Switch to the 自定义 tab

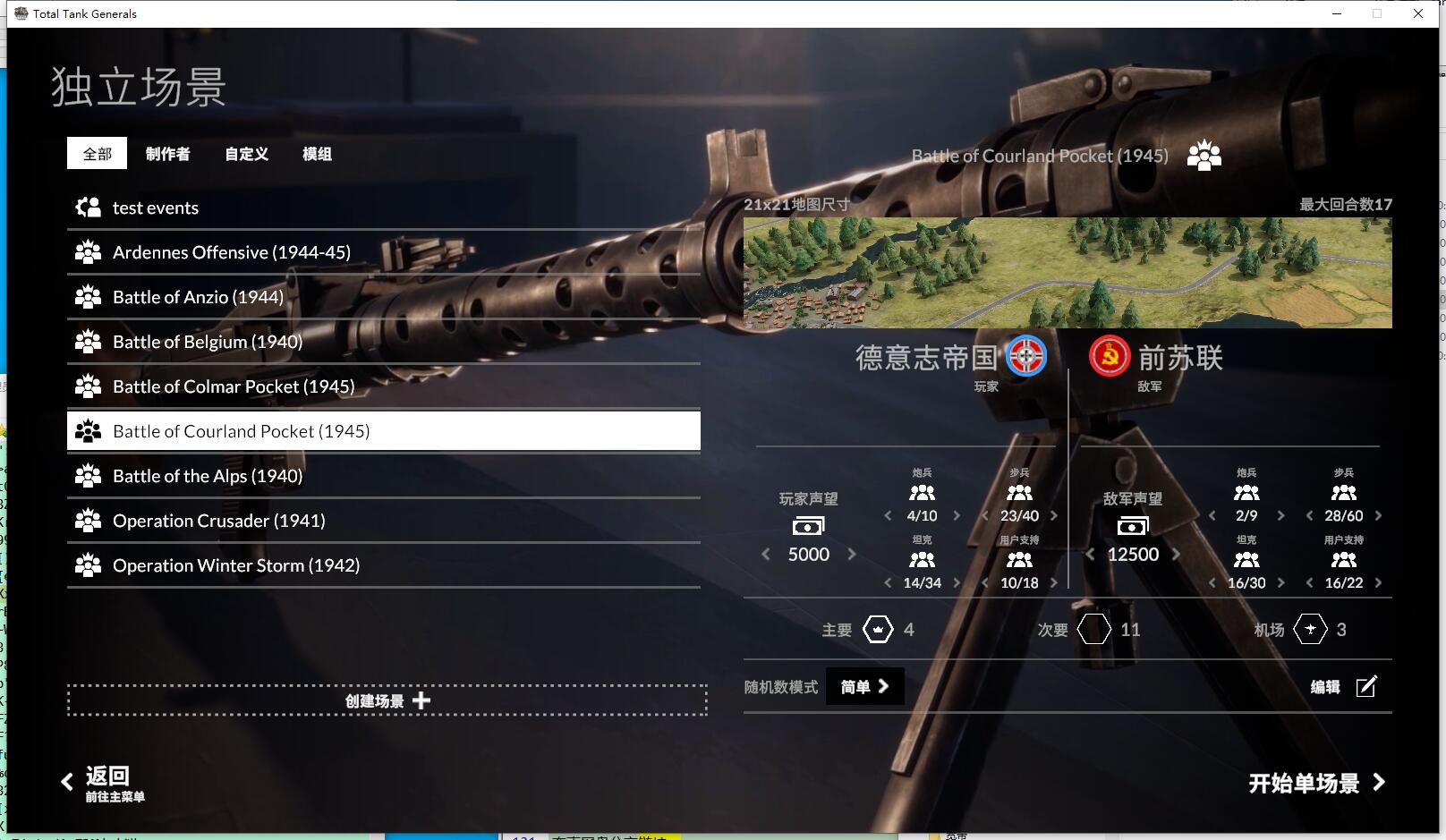click(246, 154)
